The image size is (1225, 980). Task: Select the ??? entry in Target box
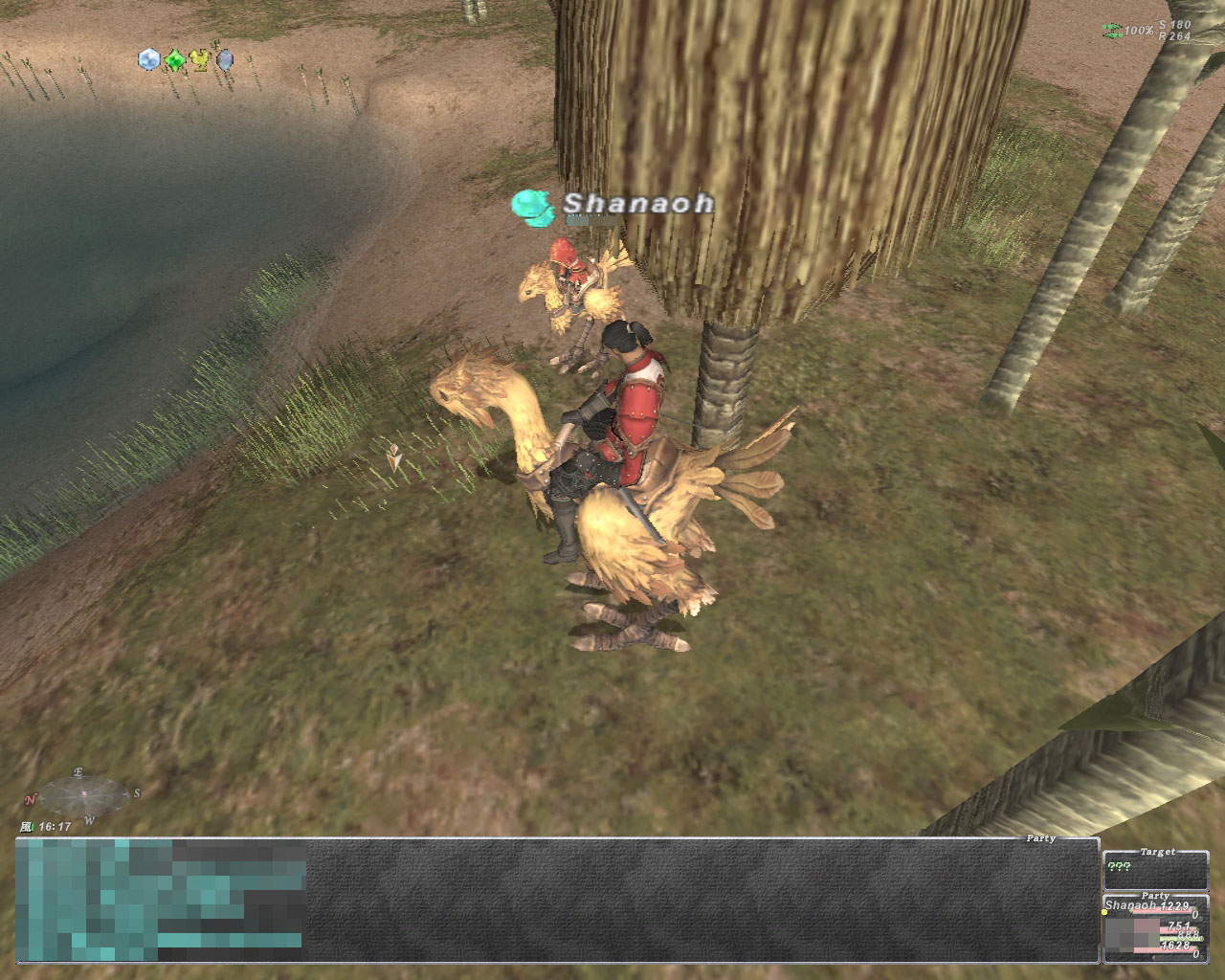[x=1117, y=867]
